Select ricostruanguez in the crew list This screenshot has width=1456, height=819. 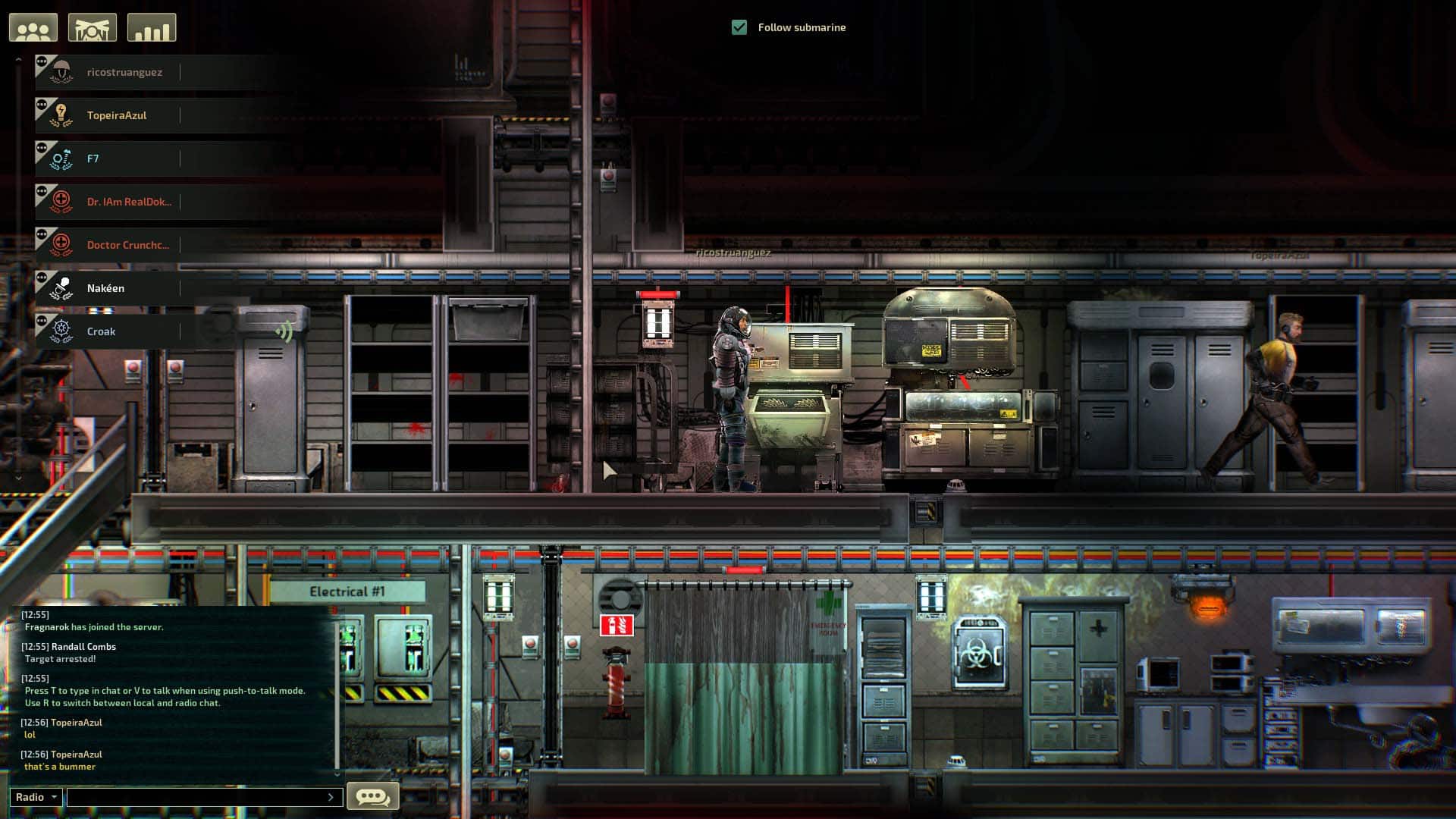pos(124,72)
